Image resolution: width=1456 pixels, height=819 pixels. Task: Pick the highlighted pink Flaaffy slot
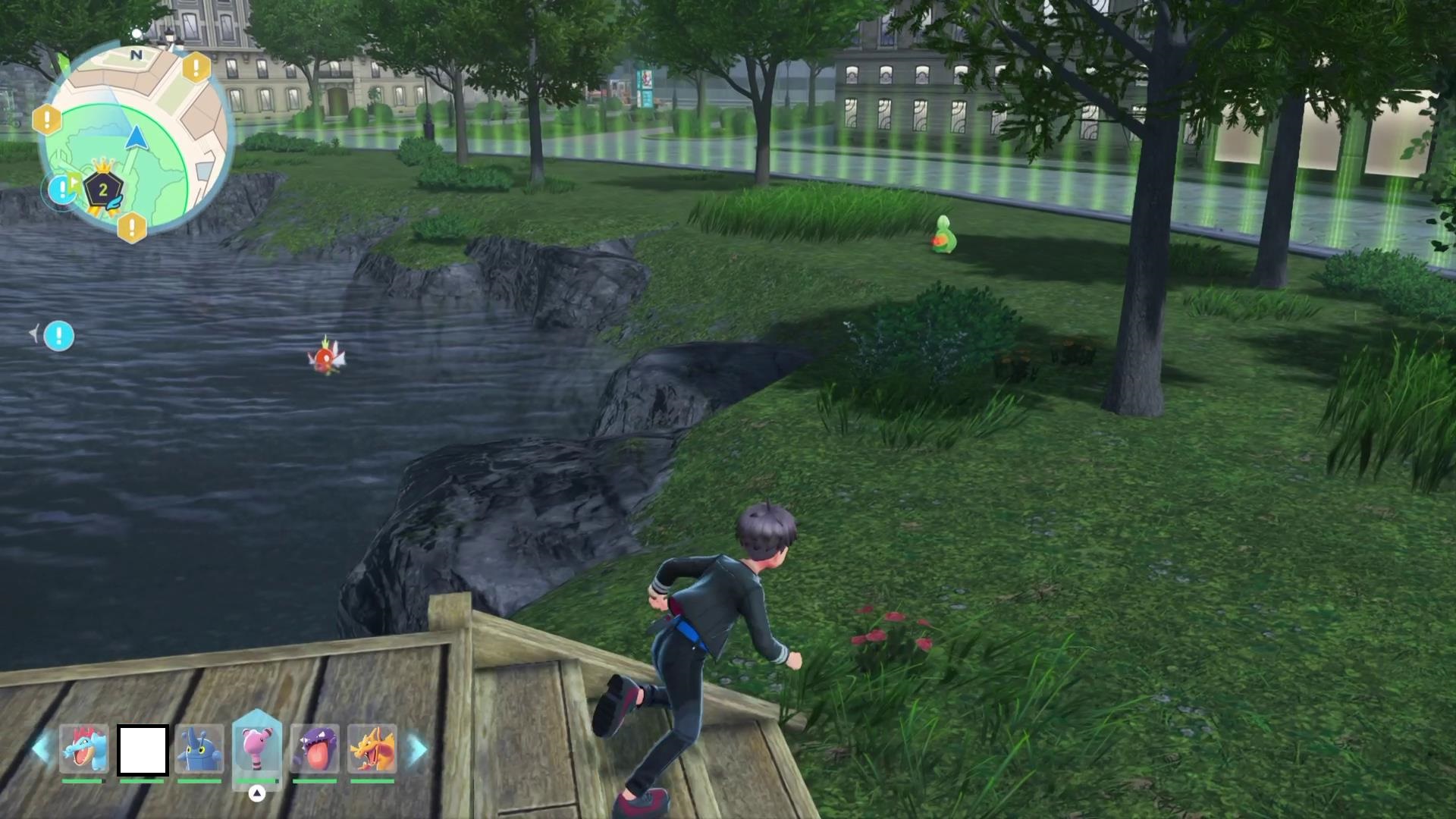coord(257,748)
